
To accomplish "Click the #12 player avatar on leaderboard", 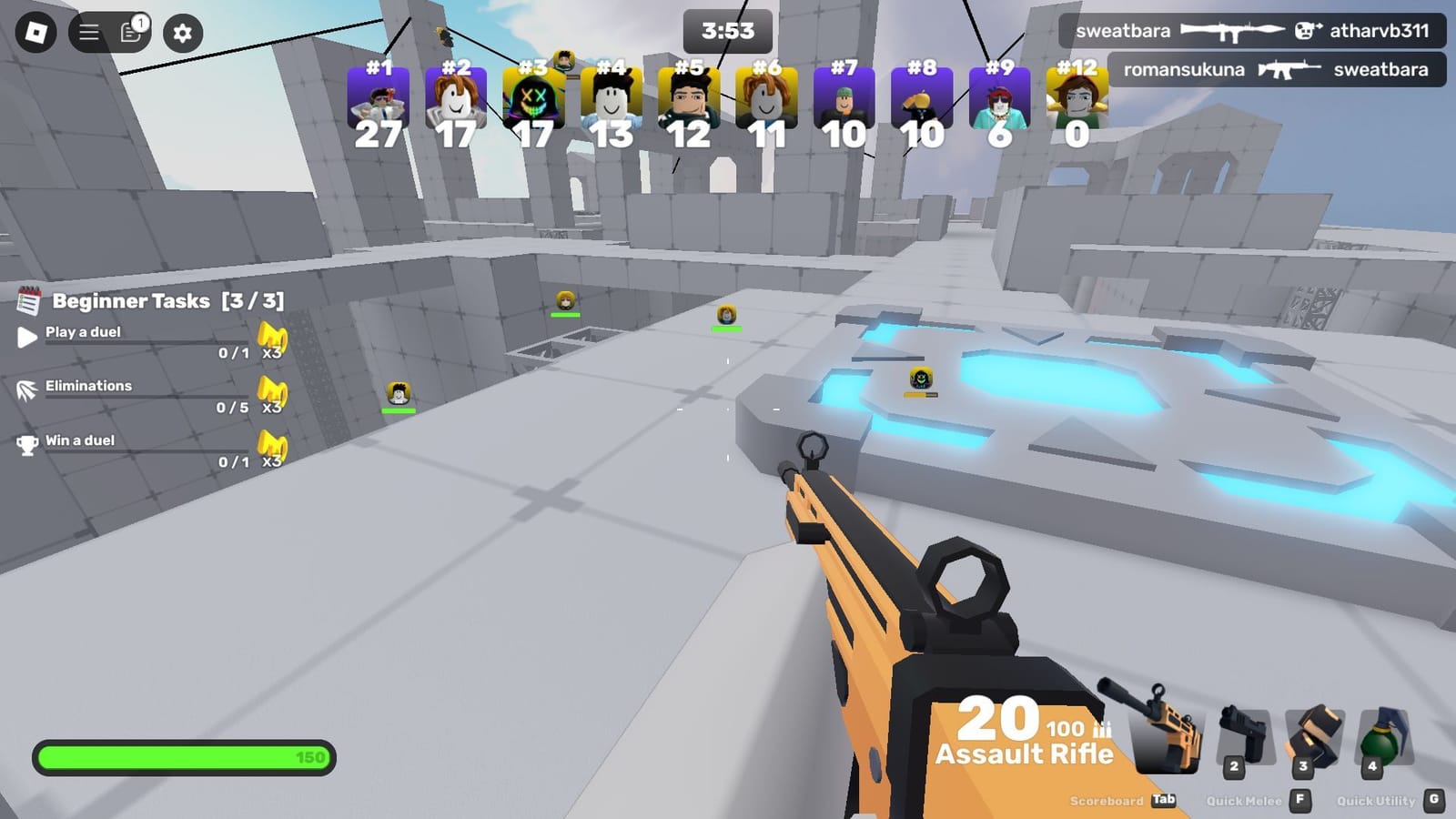I will point(1076,100).
